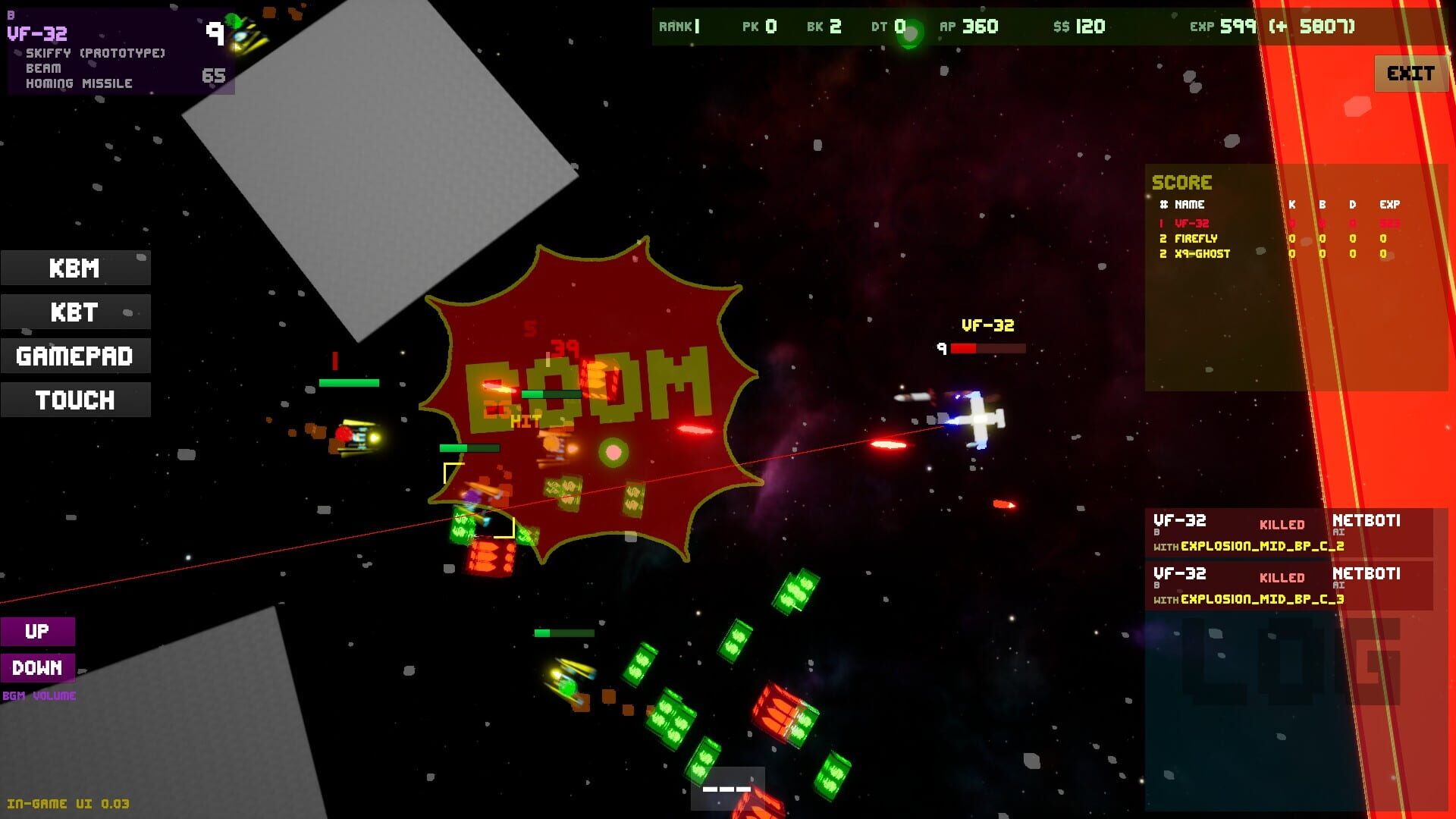The image size is (1456, 819).
Task: Enable TOUCH controls
Action: point(75,400)
